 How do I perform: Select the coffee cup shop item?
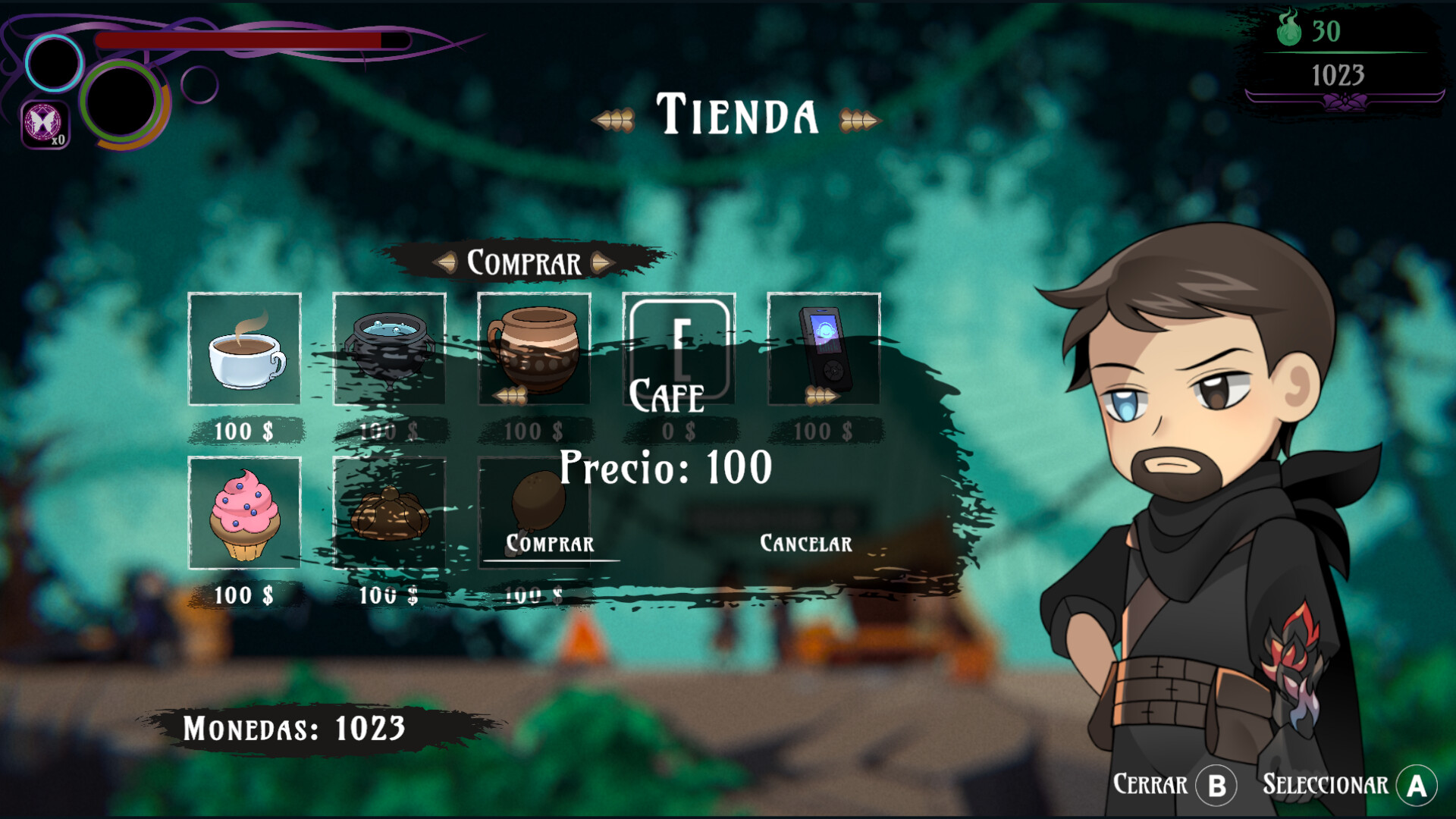(x=244, y=349)
